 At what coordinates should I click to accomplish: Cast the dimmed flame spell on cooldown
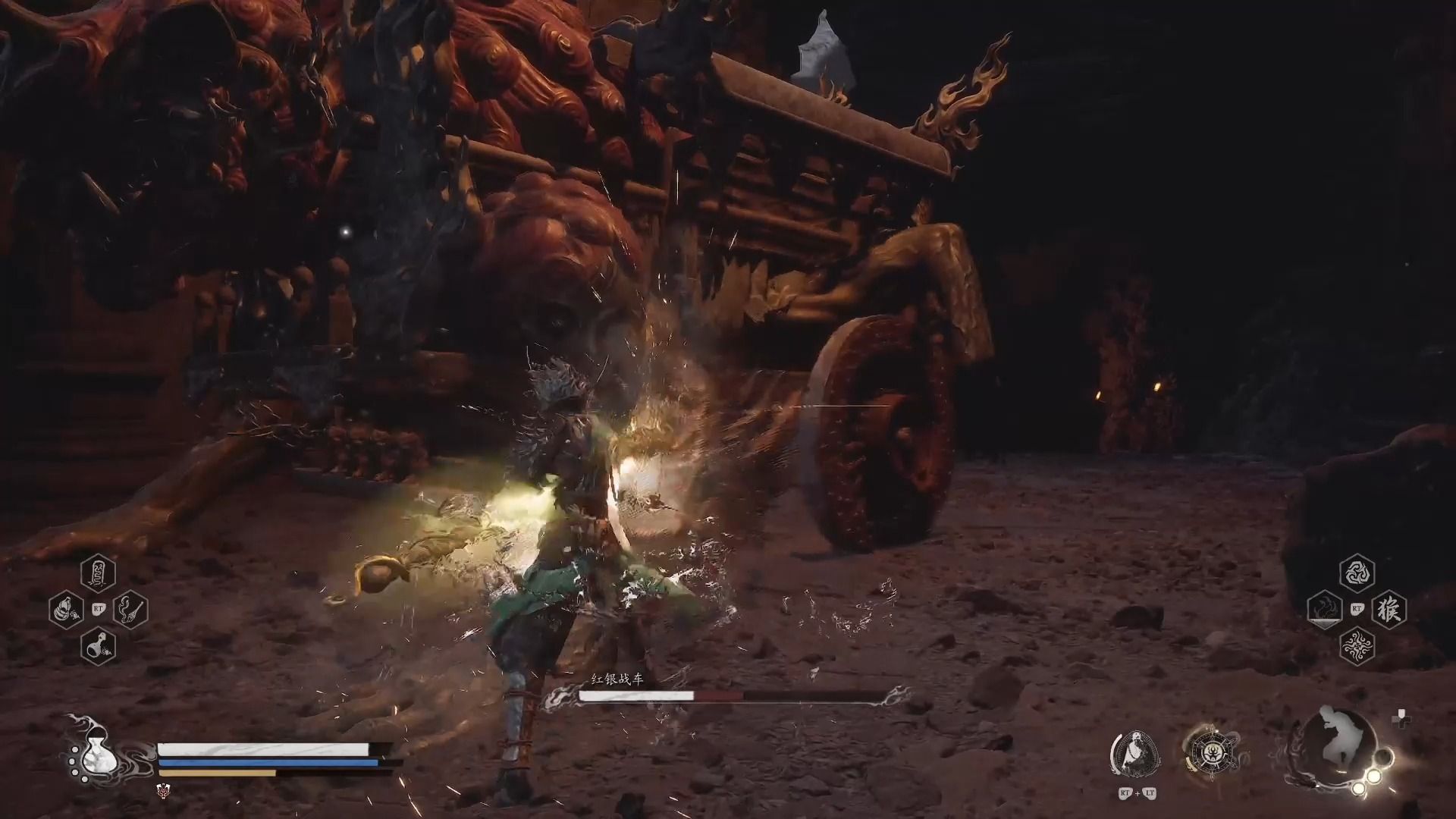point(1325,610)
